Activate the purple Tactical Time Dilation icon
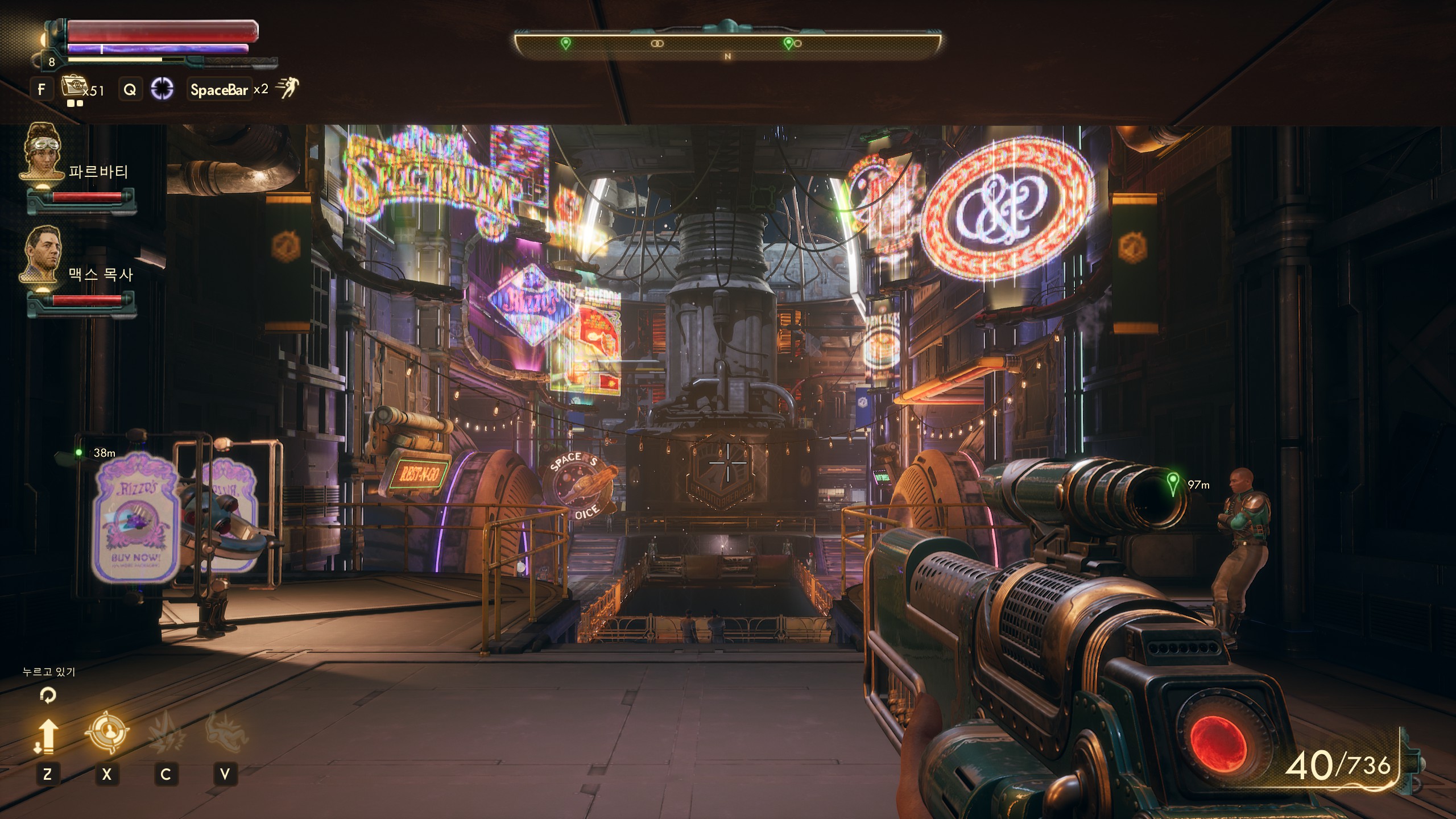 click(162, 89)
